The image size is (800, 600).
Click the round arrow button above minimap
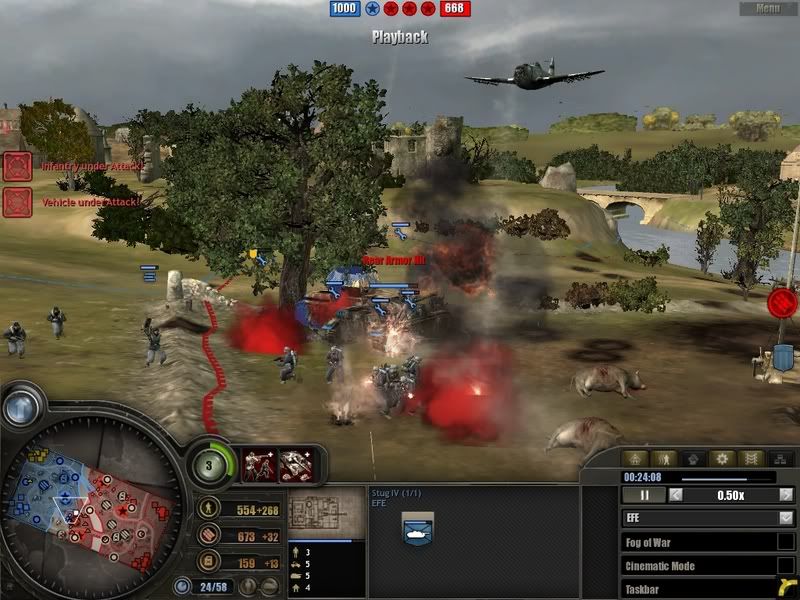click(20, 406)
